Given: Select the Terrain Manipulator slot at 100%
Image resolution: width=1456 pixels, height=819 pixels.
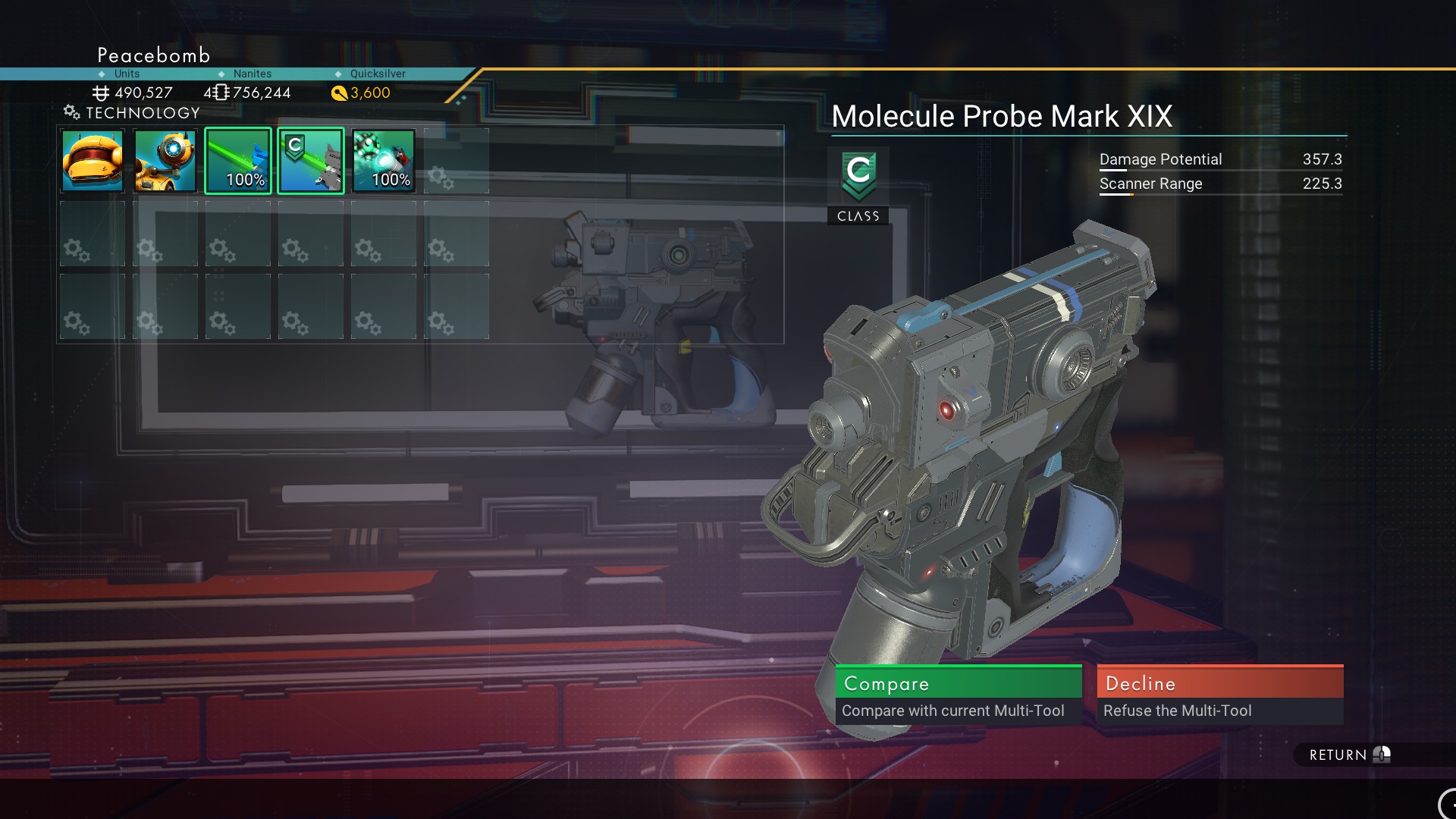Looking at the screenshot, I should [384, 161].
